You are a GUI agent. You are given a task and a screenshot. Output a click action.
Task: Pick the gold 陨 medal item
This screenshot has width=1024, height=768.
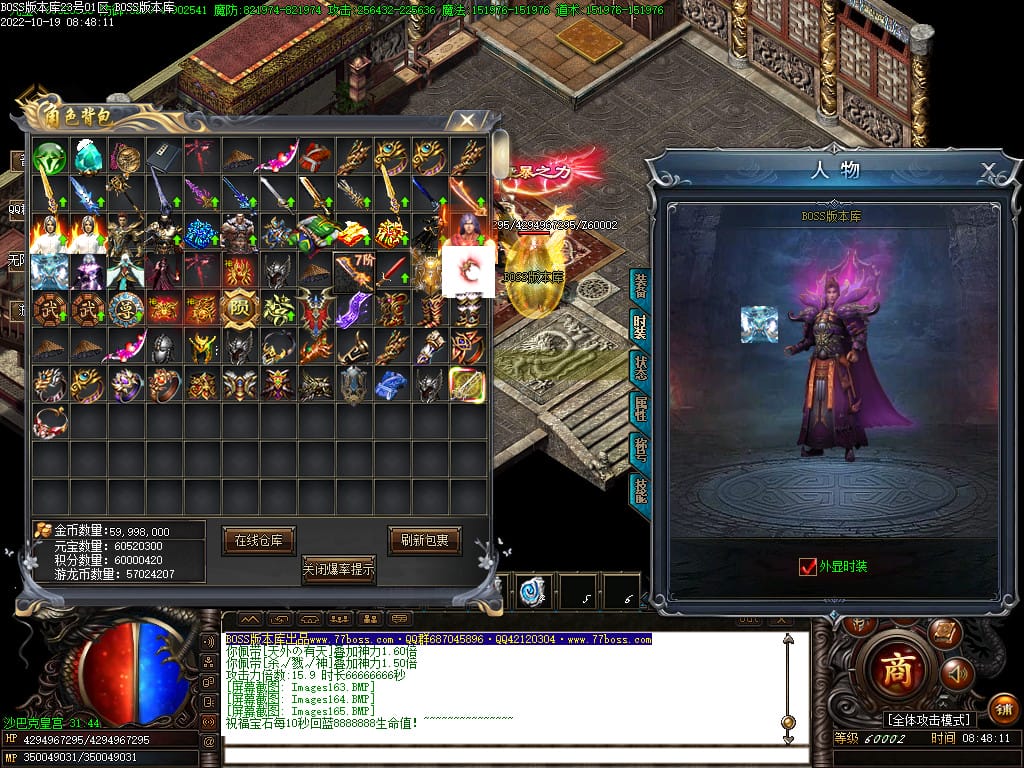pos(239,309)
